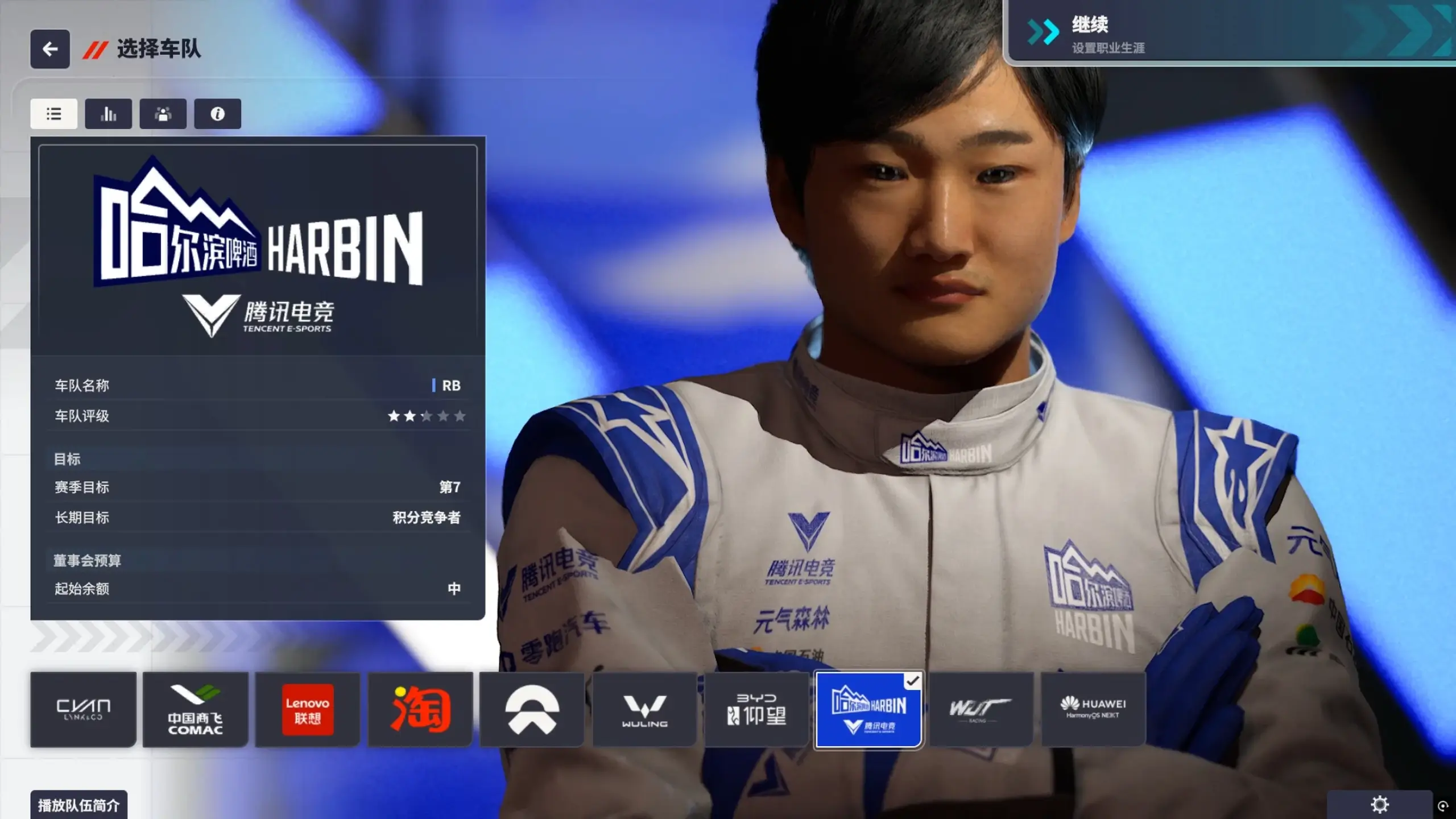Choose the WRT Racing team tile
Screen dimensions: 1456x819
pyautogui.click(x=981, y=709)
